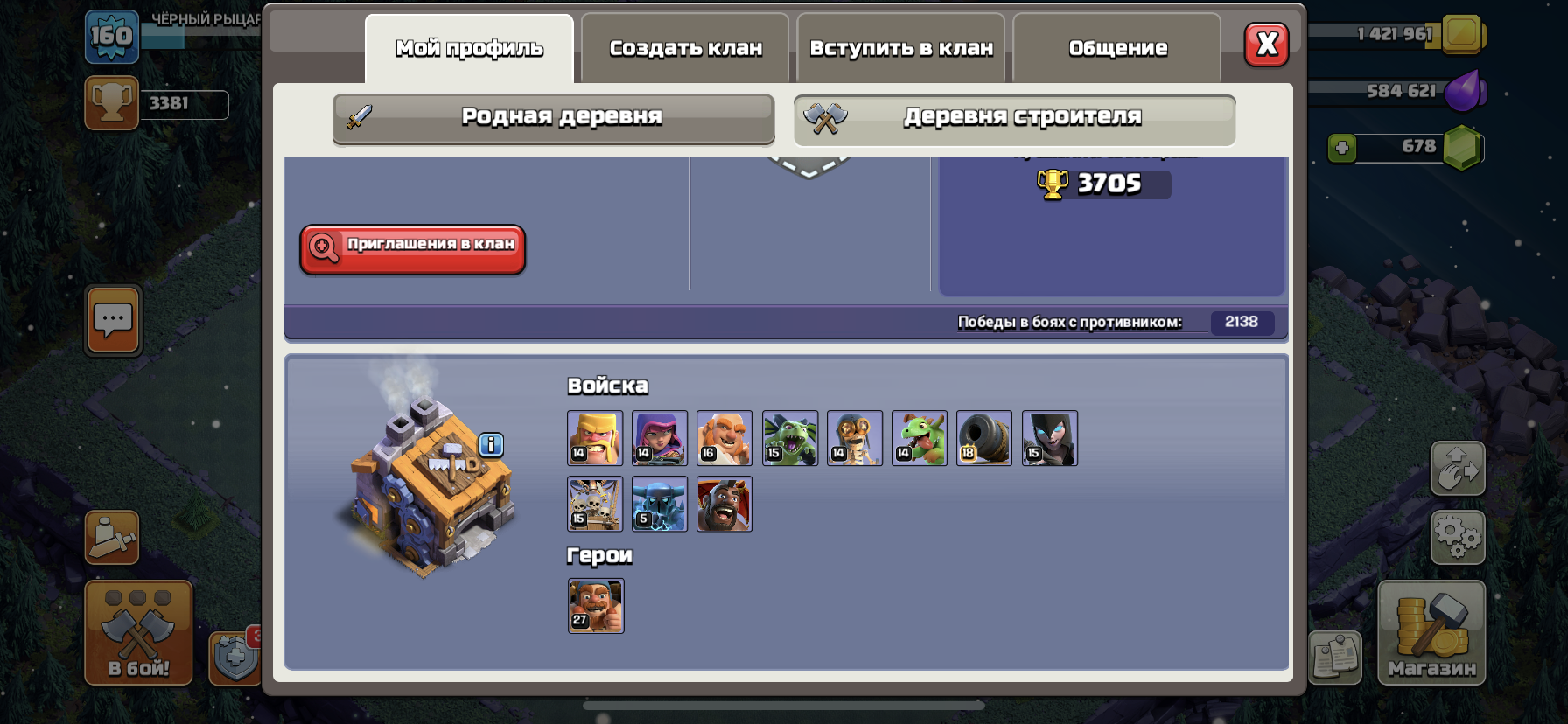Pick the Night Witch troop icon
This screenshot has height=724, width=1568.
click(1049, 438)
